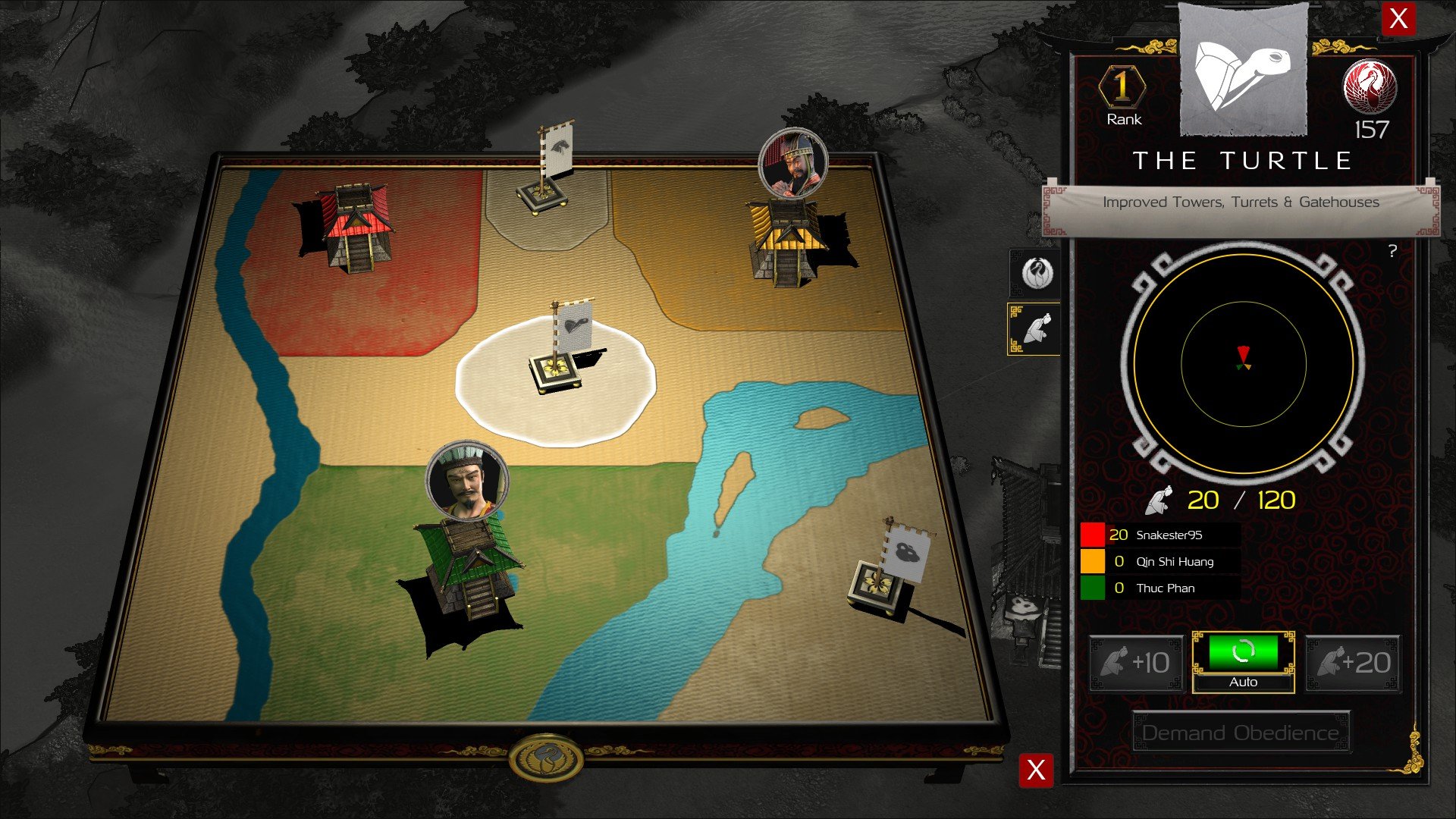Add 10 diplomacy points to the Turtle
1456x819 pixels.
(1136, 664)
